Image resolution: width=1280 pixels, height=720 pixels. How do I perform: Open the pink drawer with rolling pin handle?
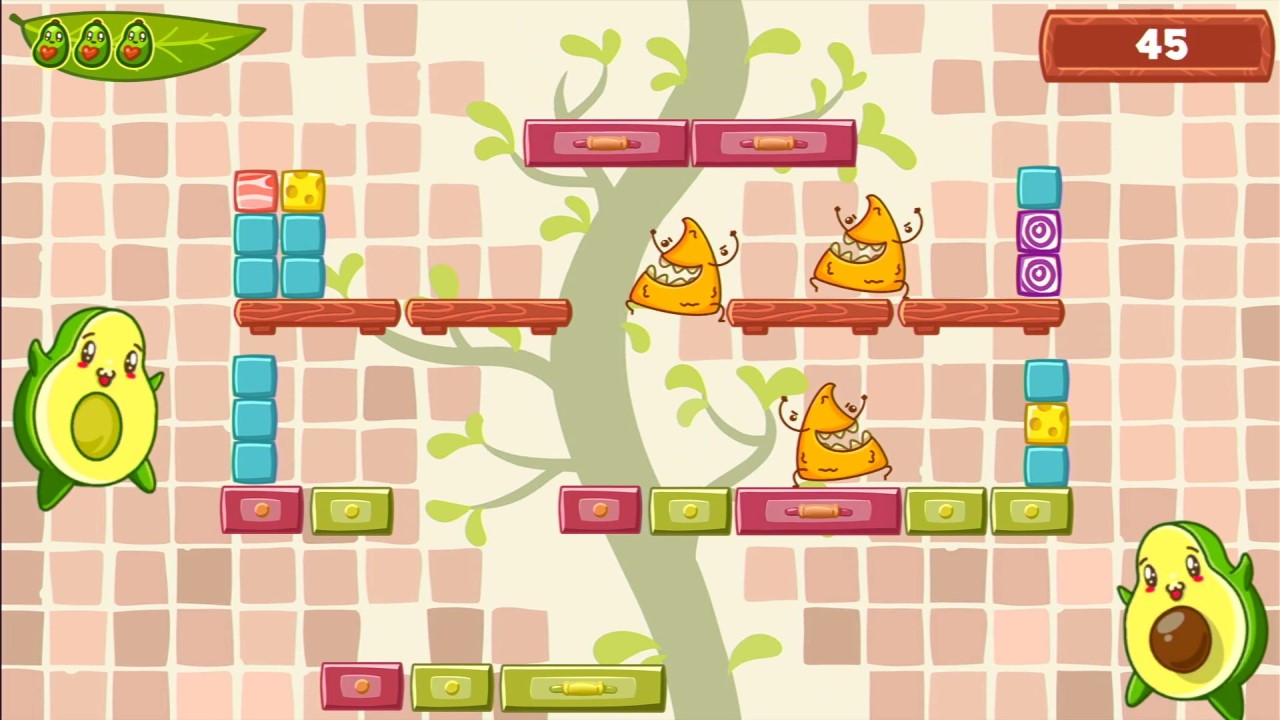coord(818,512)
